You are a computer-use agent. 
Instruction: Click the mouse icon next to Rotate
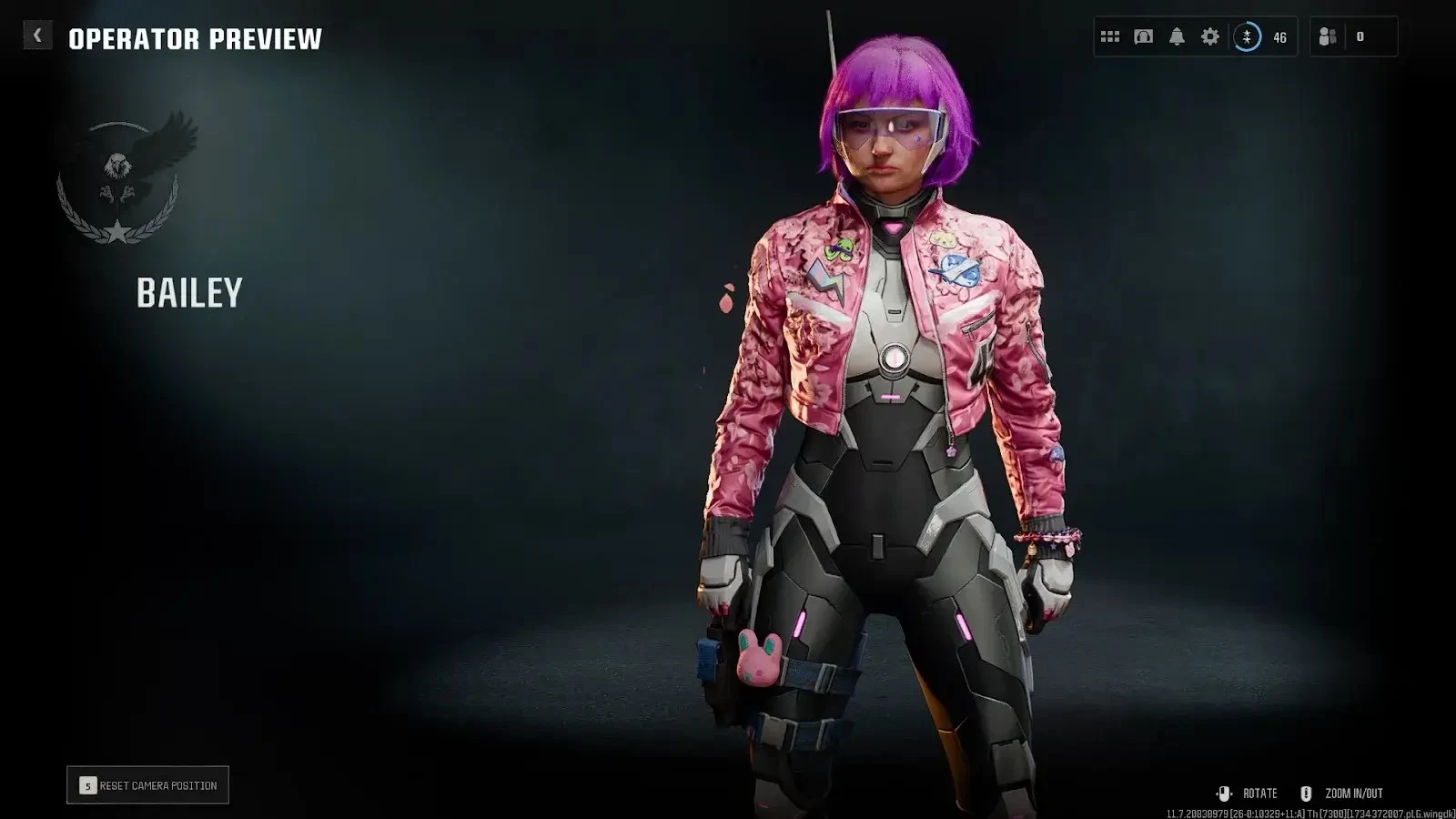coord(1224,794)
